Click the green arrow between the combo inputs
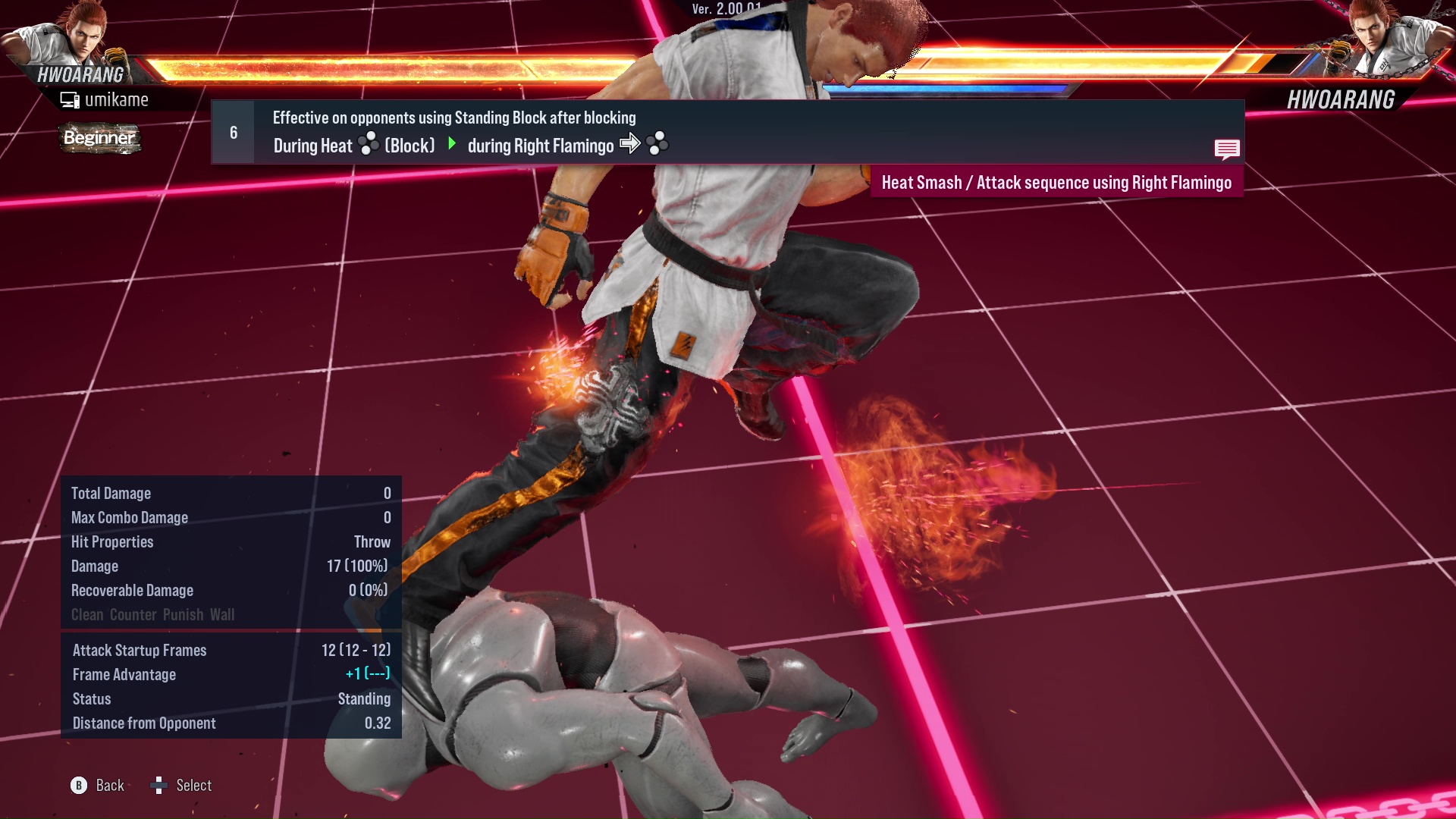 [x=453, y=144]
